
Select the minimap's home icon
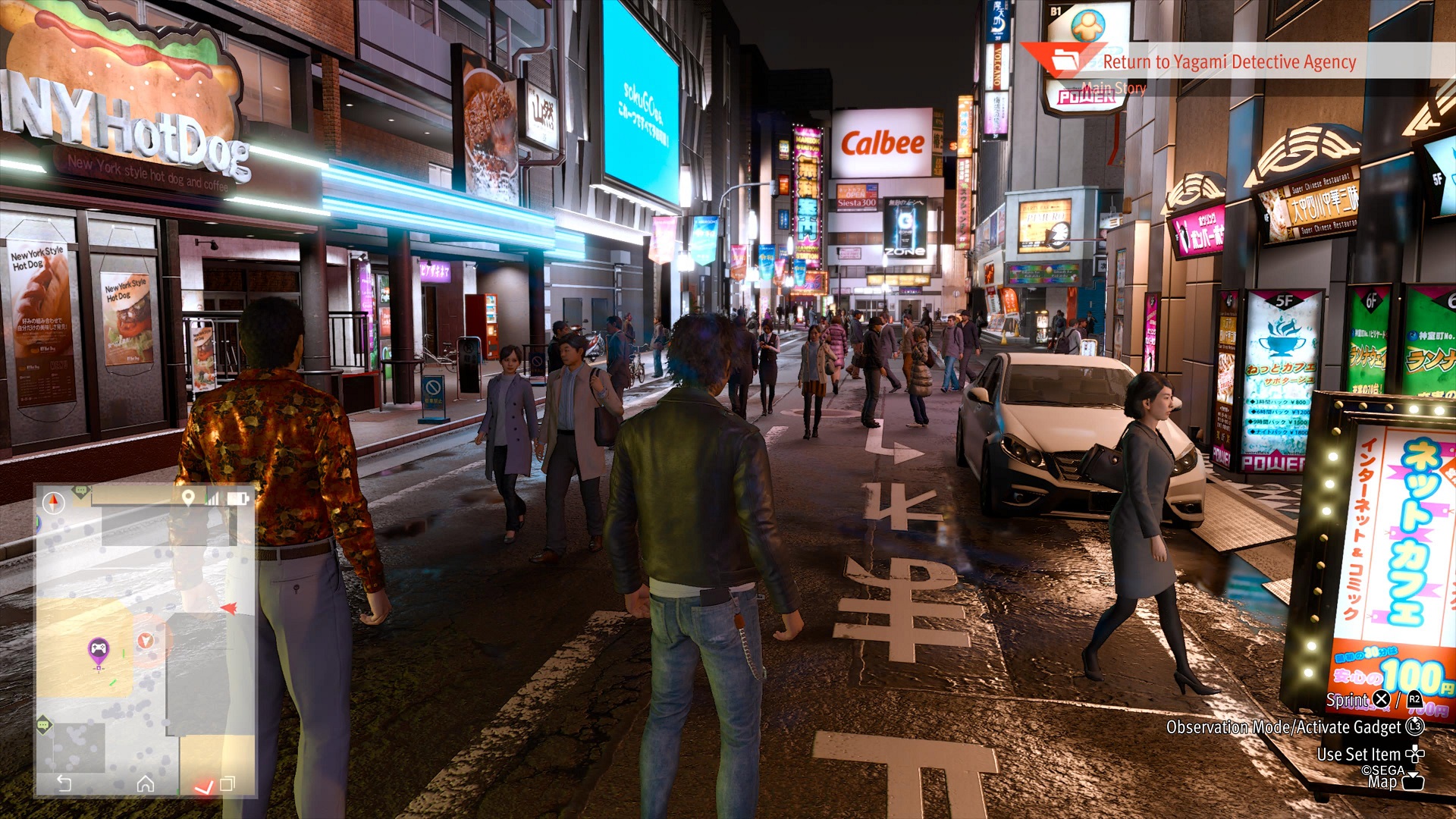point(146,784)
